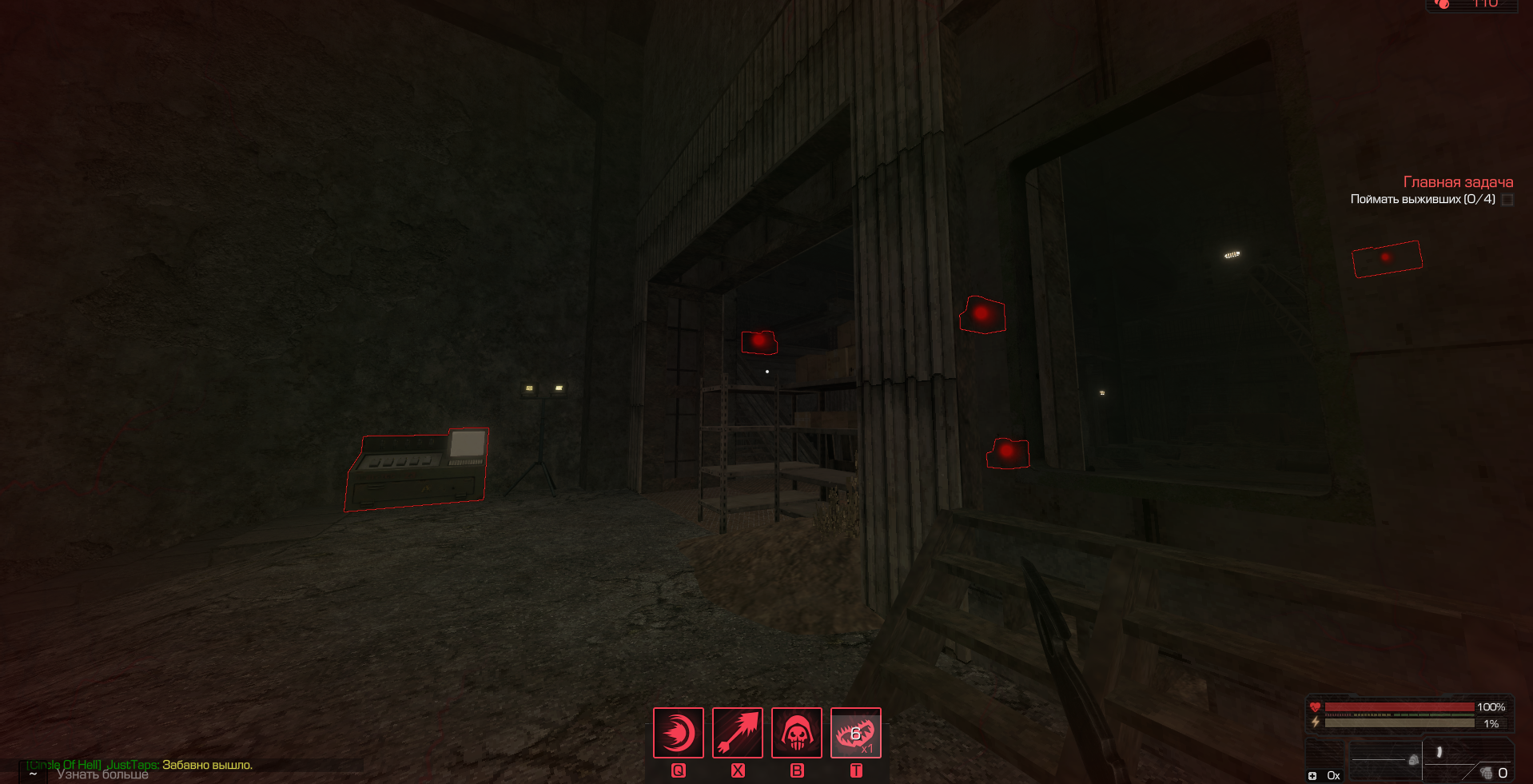Click JustTaps' chat message
Viewport: 1533px width, 784px height.
click(206, 765)
